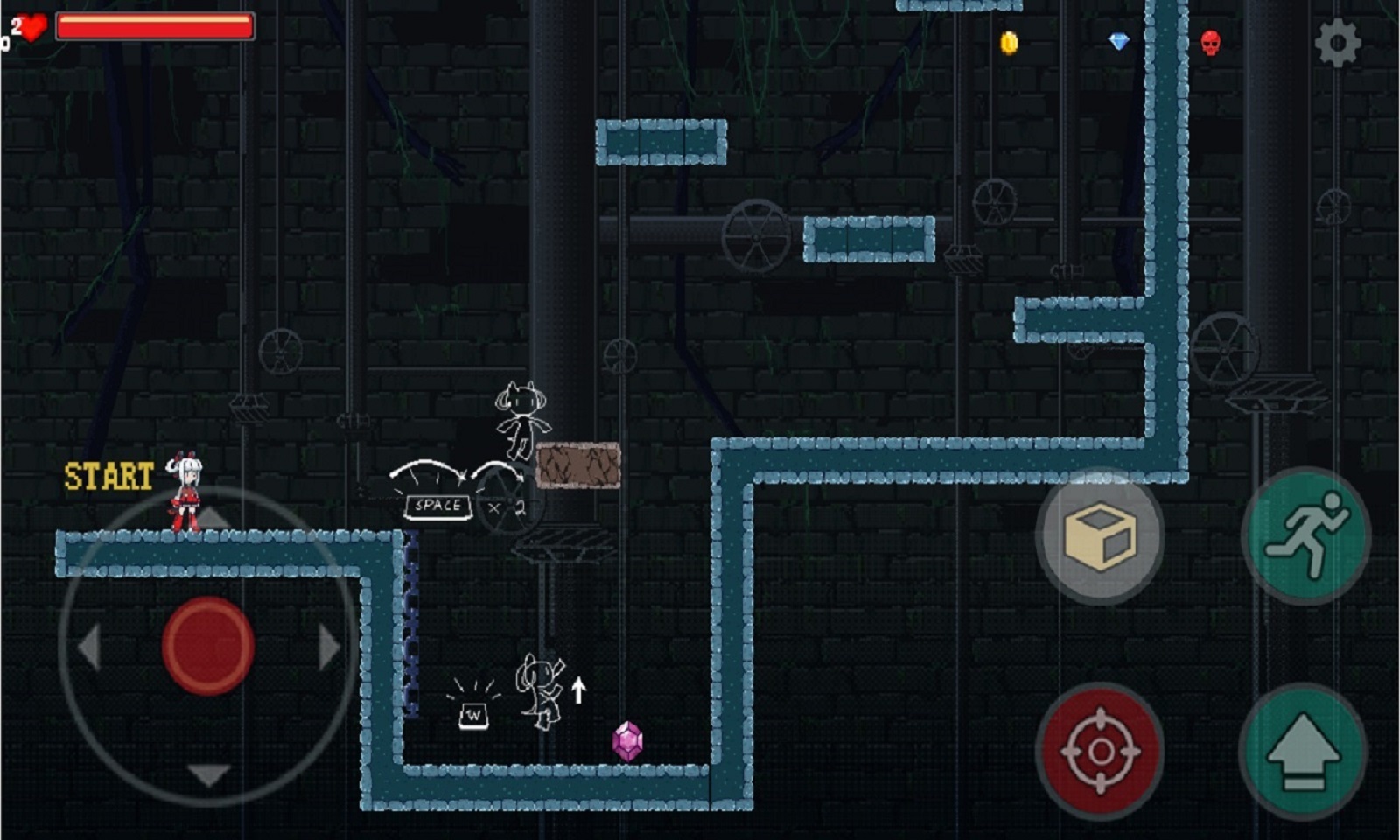The width and height of the screenshot is (1400, 840).
Task: Activate the green running man dash button
Action: (1306, 535)
